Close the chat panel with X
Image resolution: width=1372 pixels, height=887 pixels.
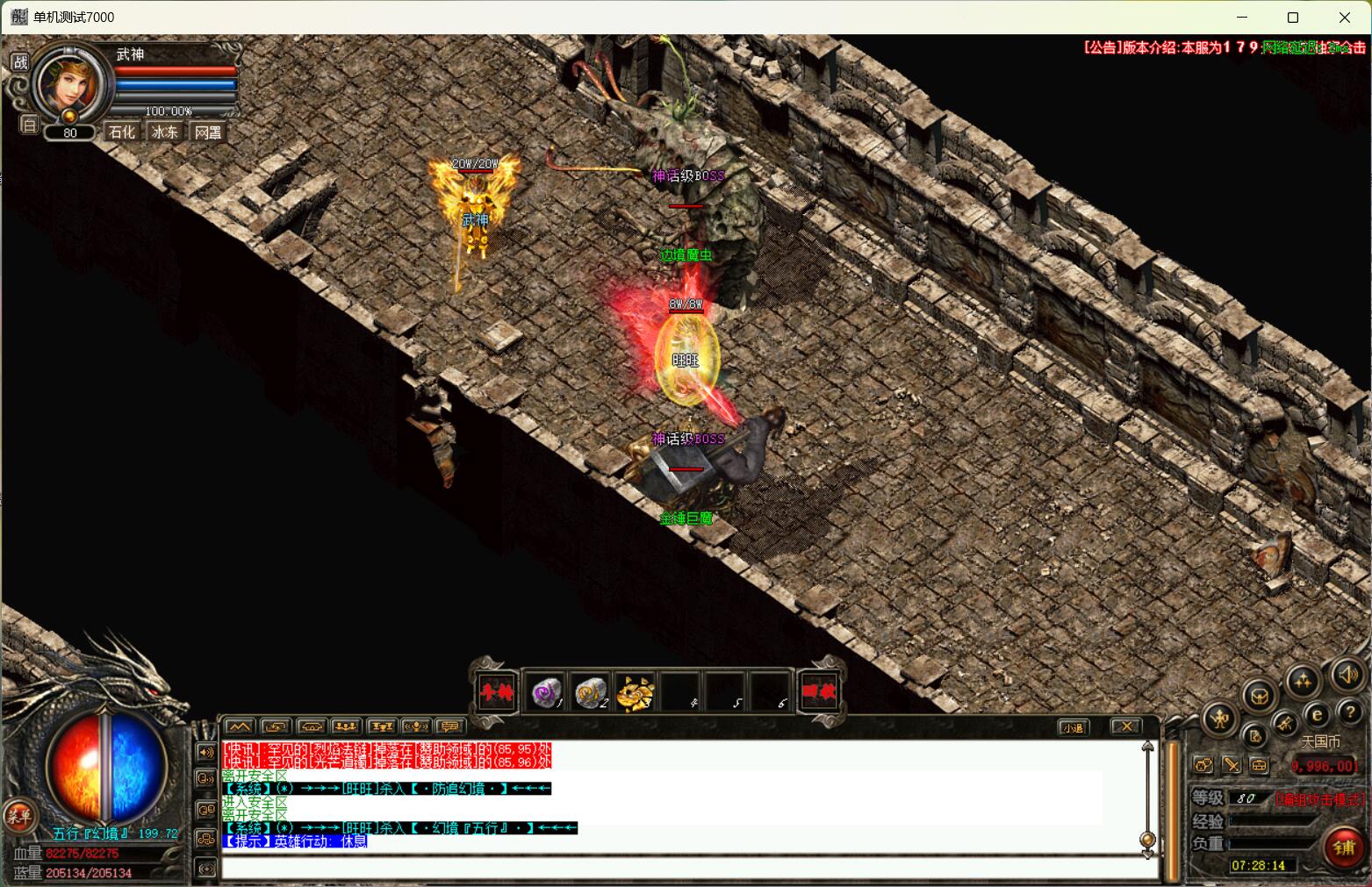pos(1125,726)
